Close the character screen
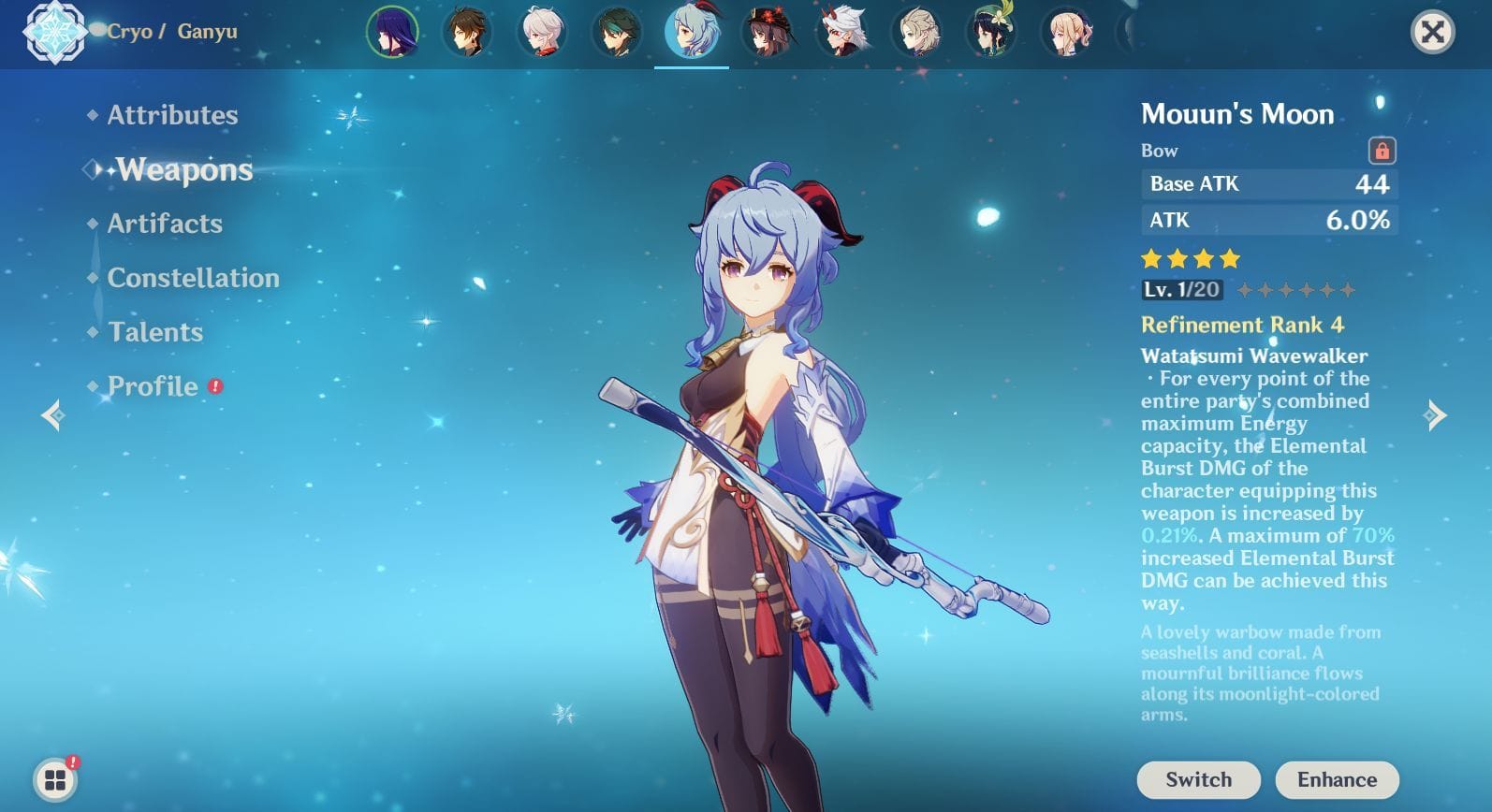Screen dimensions: 1492x812 (1432, 33)
